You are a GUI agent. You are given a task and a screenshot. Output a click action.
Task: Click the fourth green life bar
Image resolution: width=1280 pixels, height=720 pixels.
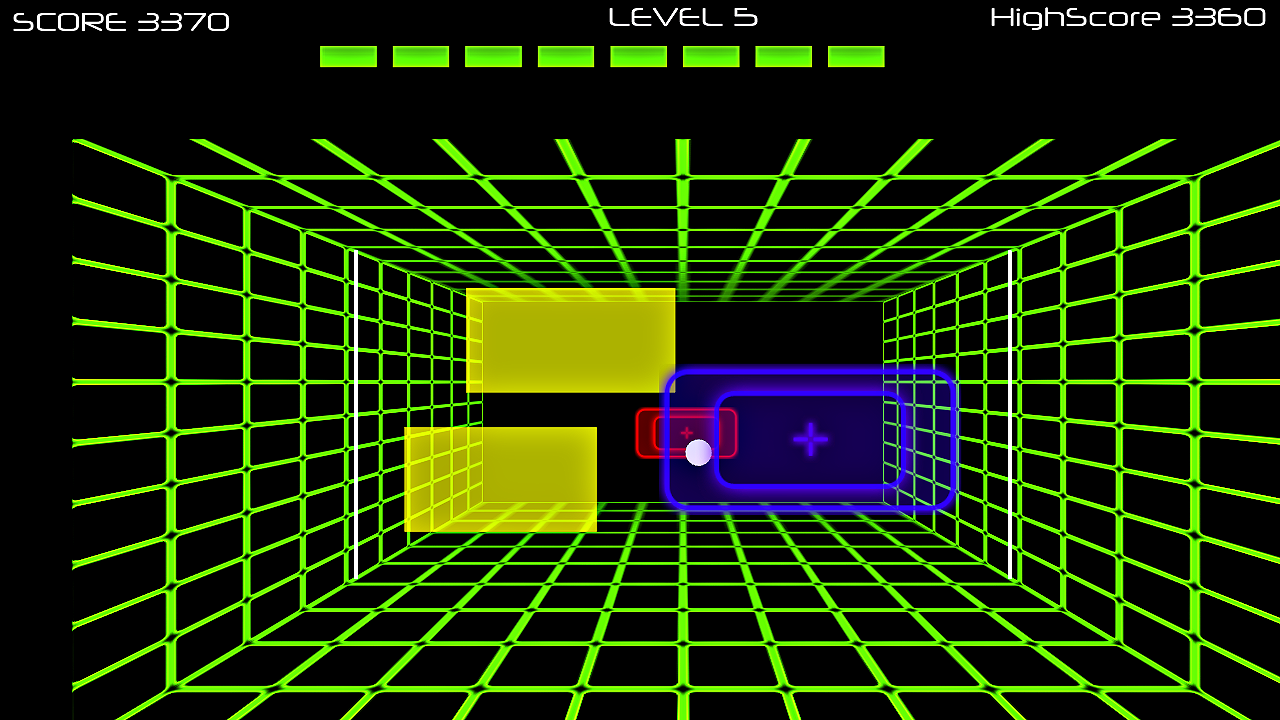point(564,56)
